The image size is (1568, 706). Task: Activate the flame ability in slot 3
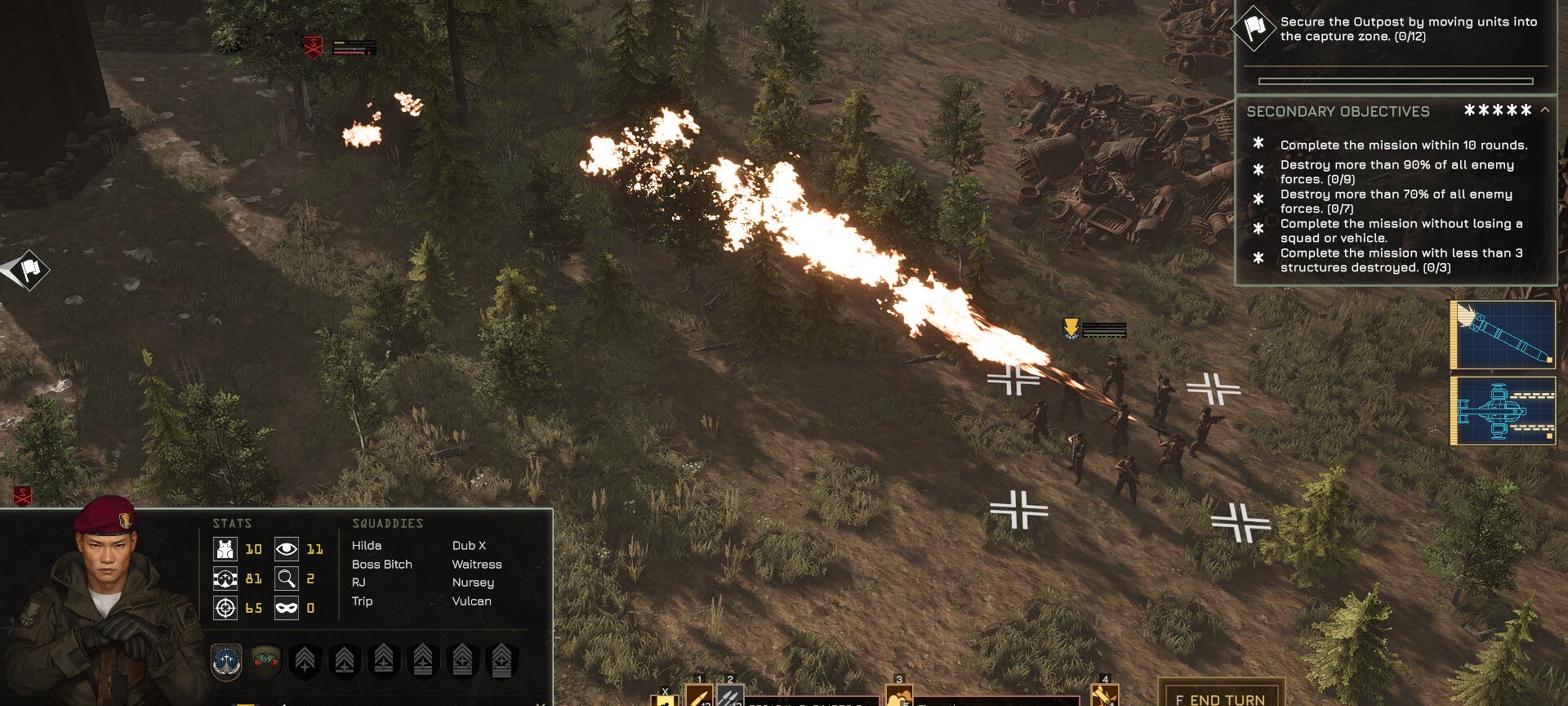point(898,696)
